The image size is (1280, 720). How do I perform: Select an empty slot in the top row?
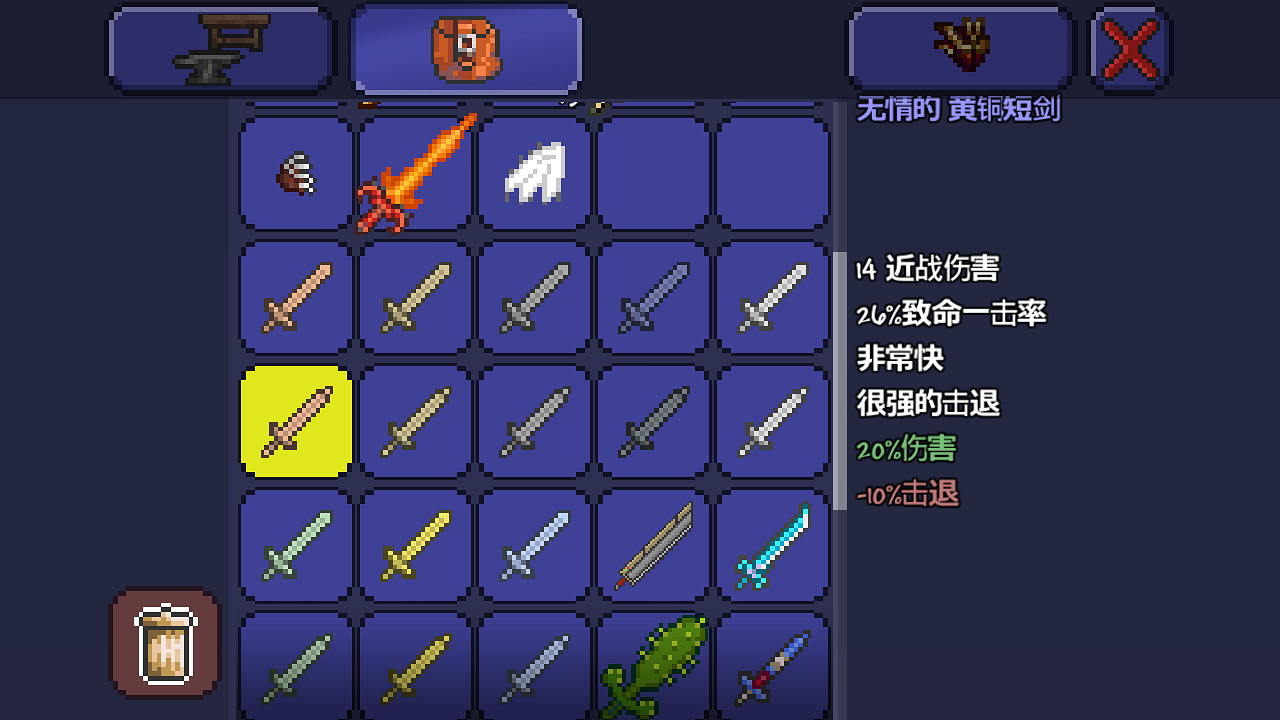coord(653,173)
